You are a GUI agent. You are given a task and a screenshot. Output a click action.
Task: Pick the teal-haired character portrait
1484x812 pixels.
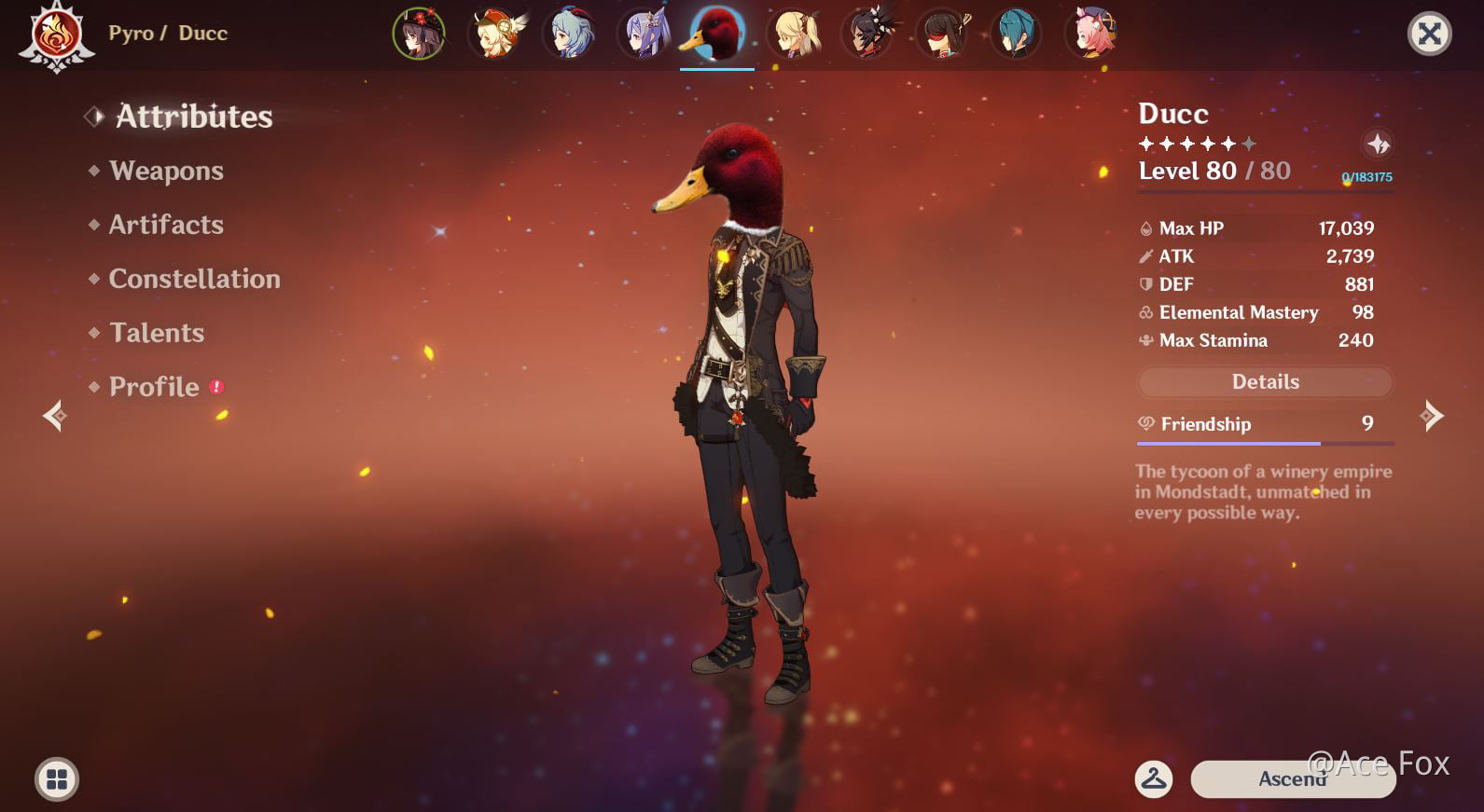[x=1016, y=34]
